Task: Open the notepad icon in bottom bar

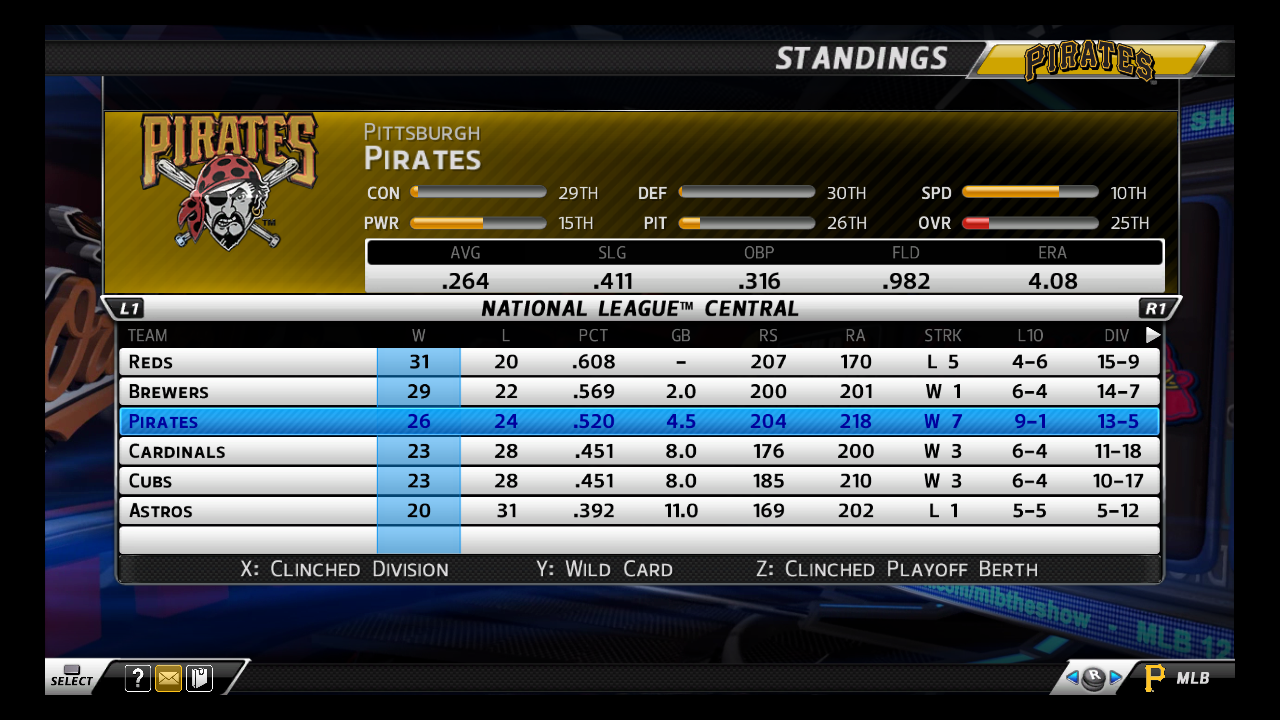Action: click(x=199, y=679)
